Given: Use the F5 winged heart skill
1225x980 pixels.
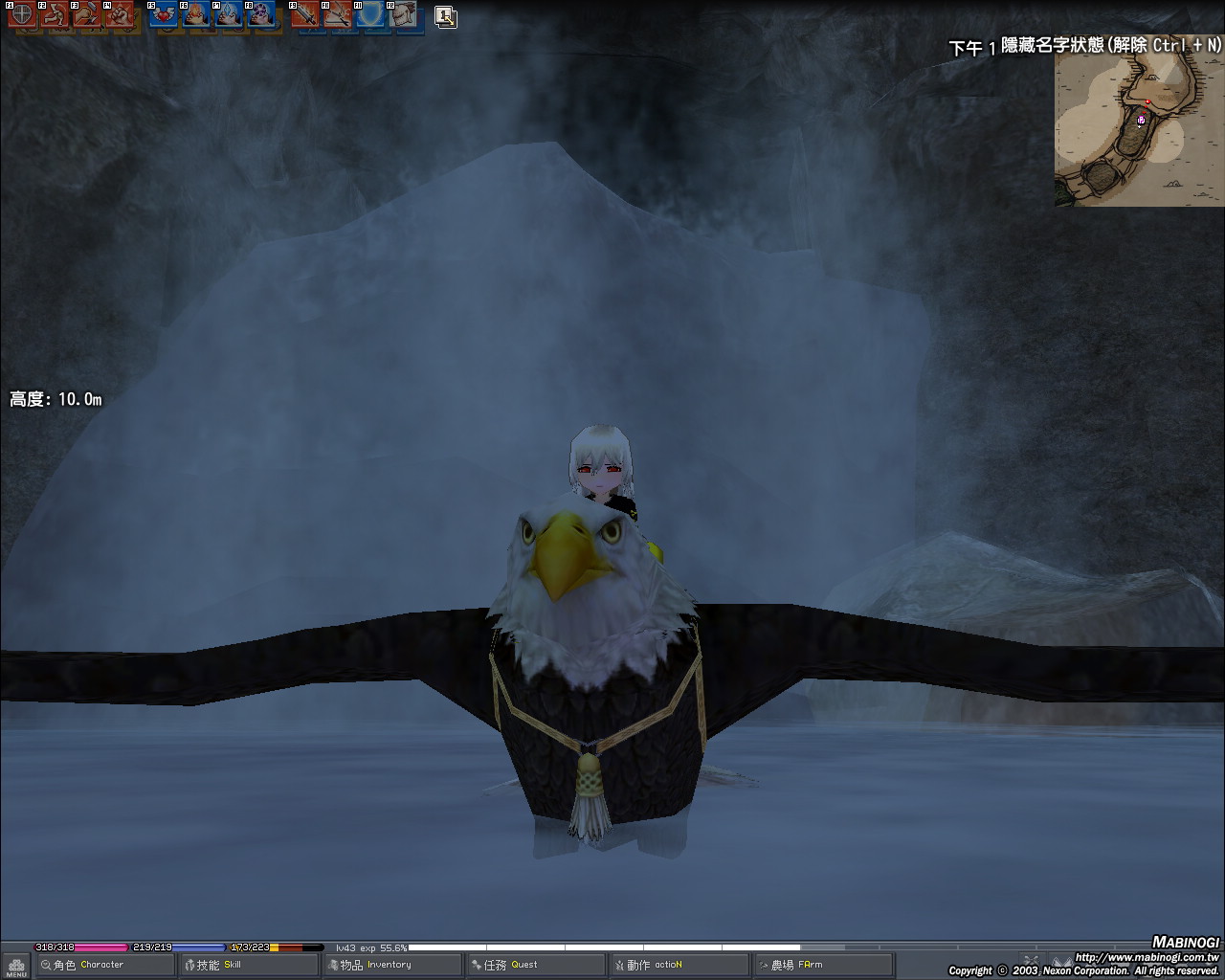Looking at the screenshot, I should click(163, 14).
